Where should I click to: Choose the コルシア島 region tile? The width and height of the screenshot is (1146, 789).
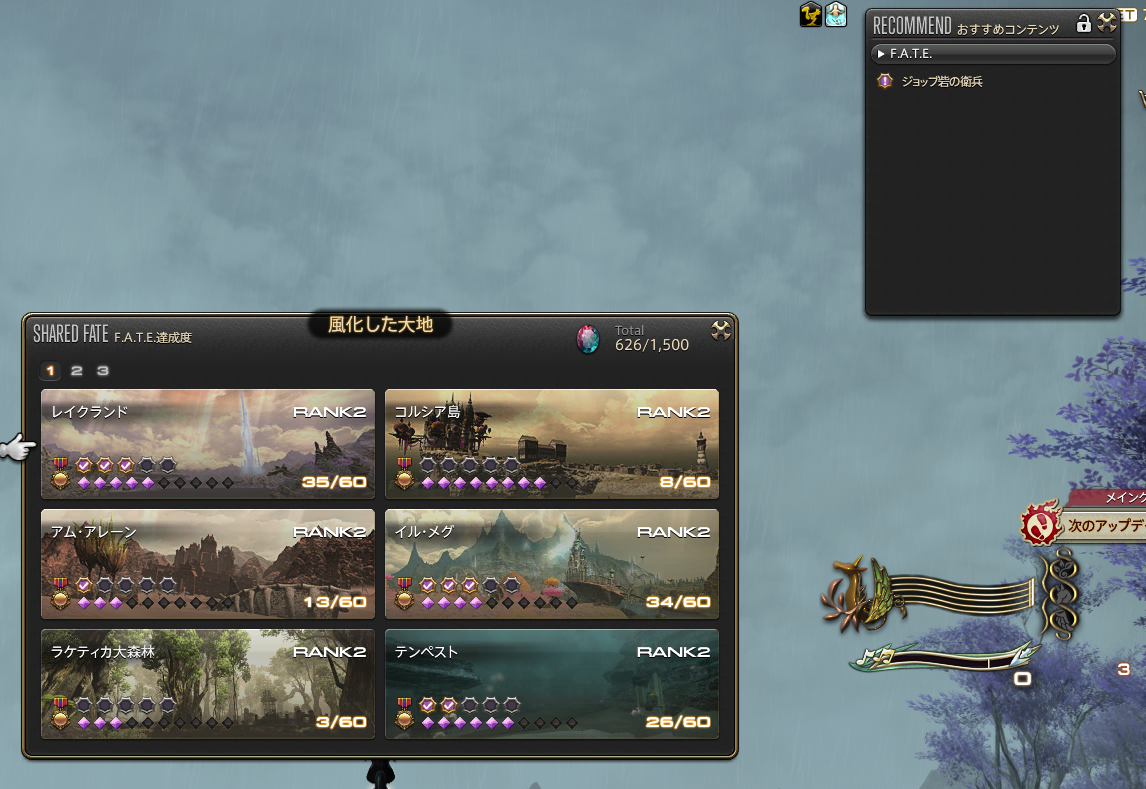point(551,443)
